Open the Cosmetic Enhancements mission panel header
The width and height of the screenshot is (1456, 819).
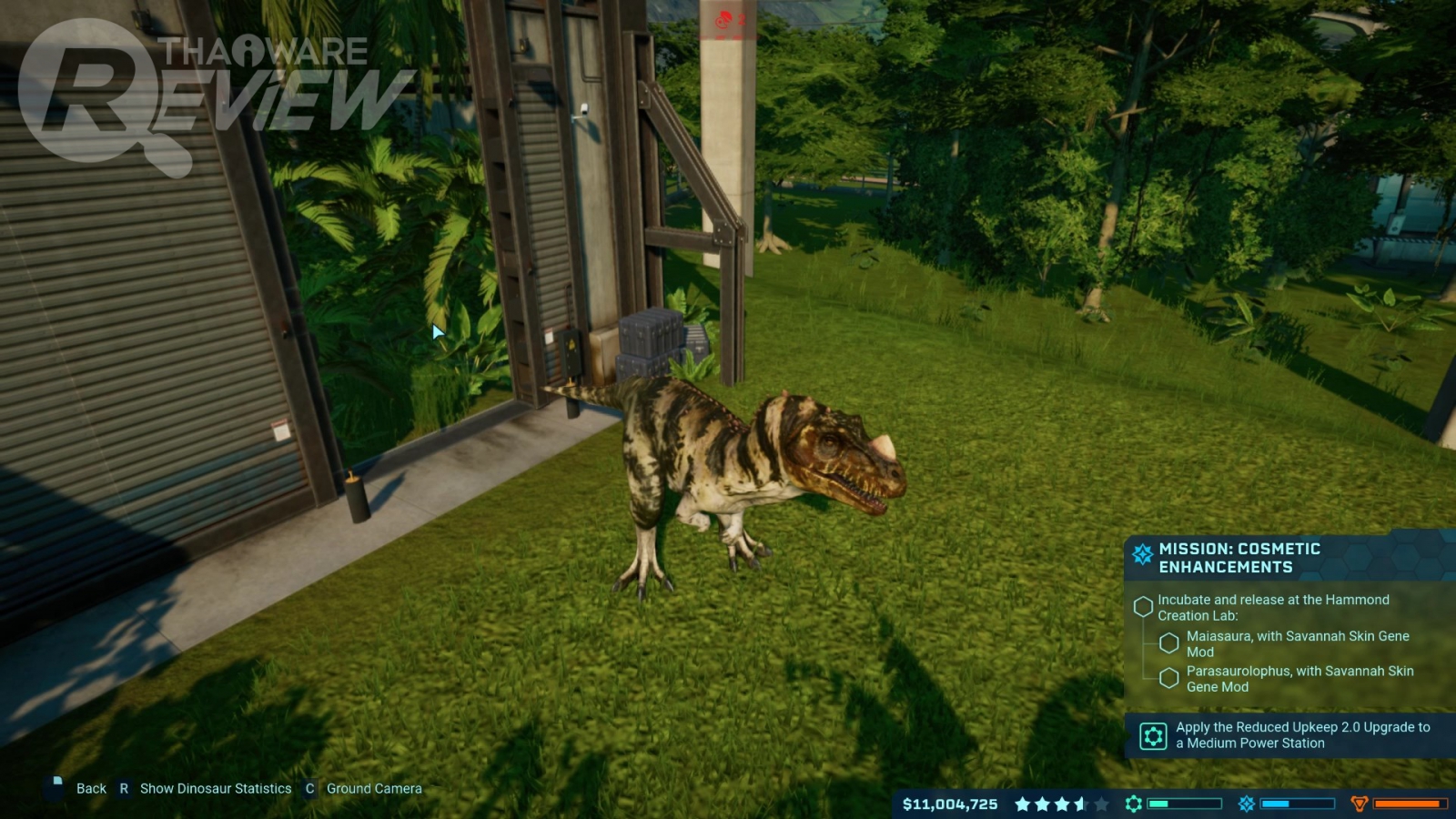[1239, 558]
